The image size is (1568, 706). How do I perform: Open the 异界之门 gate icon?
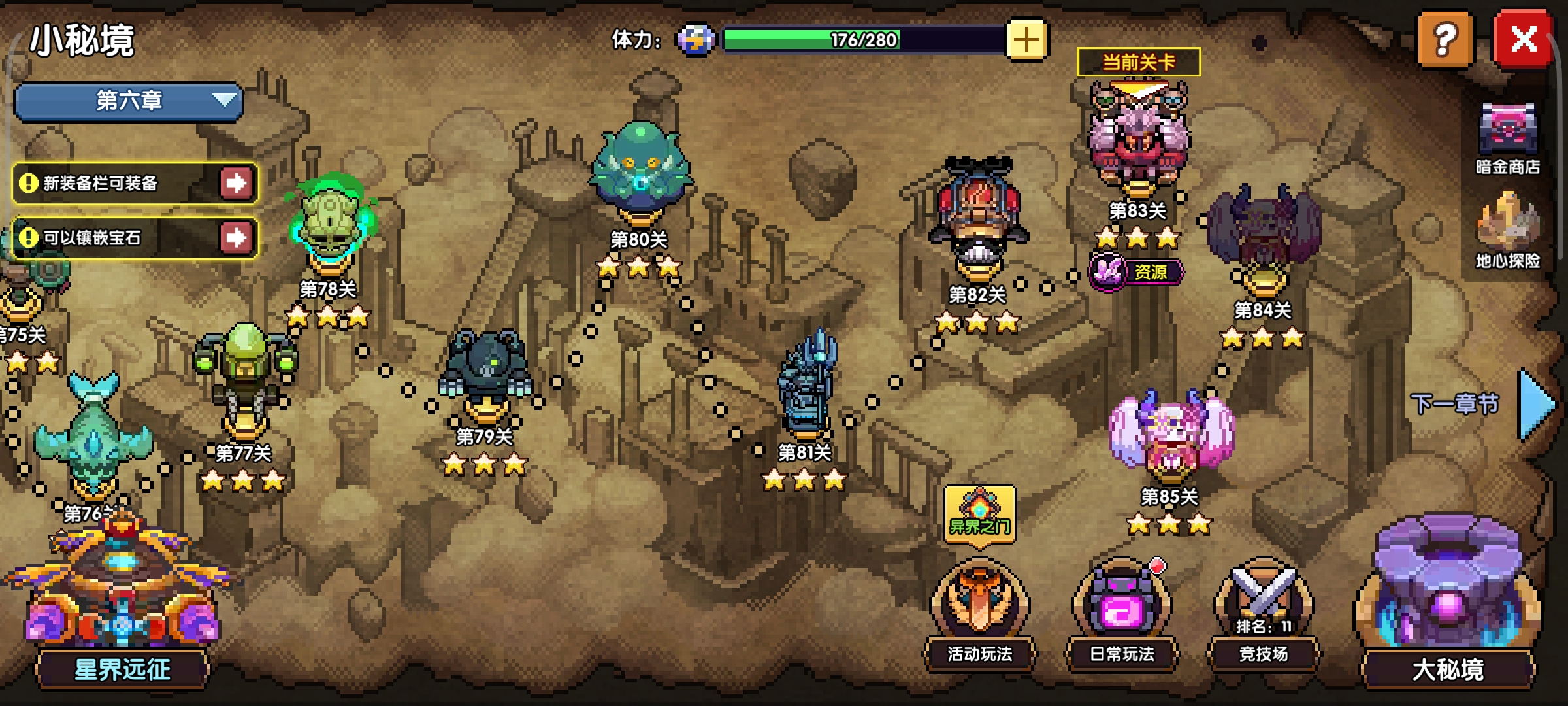click(x=979, y=514)
